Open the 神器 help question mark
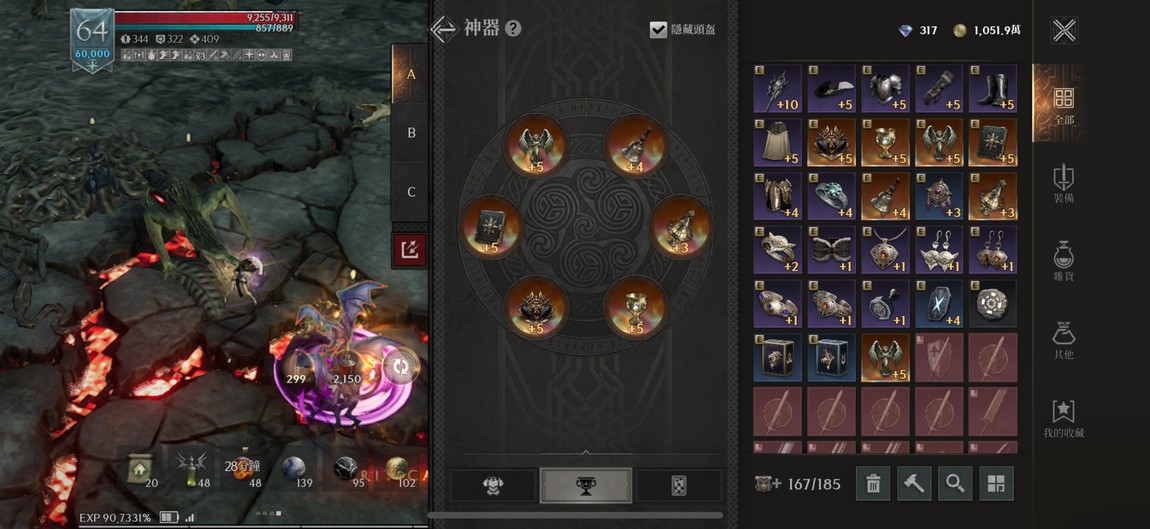Viewport: 1150px width, 529px height. [513, 28]
